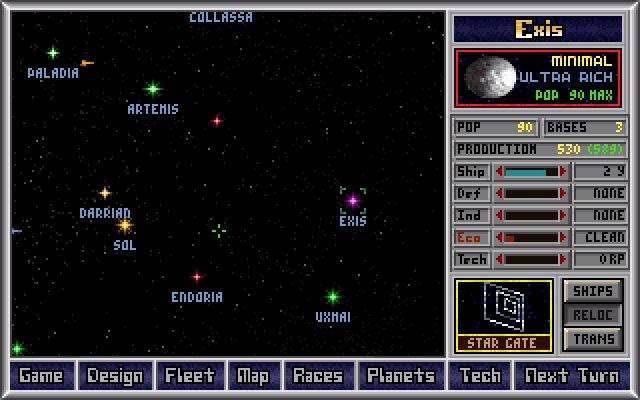Click the SHIPS button
The width and height of the screenshot is (640, 400).
tap(592, 291)
